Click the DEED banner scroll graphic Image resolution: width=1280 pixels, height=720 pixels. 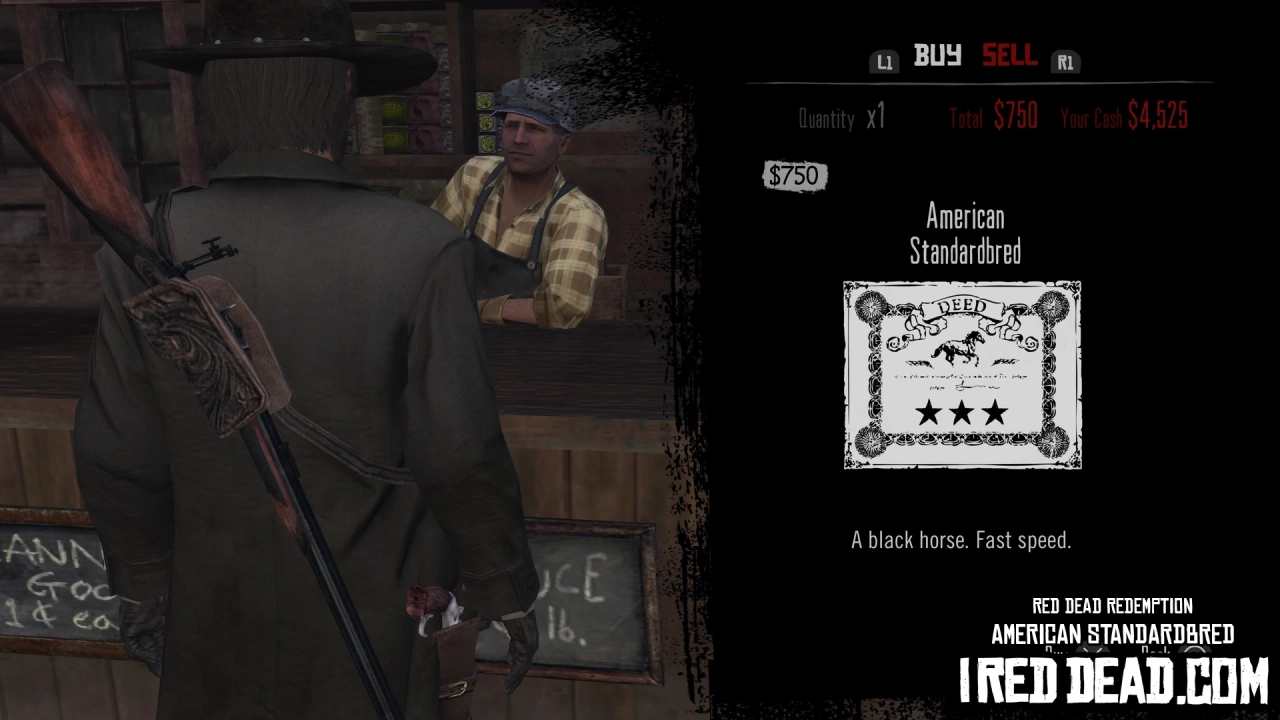click(x=961, y=304)
